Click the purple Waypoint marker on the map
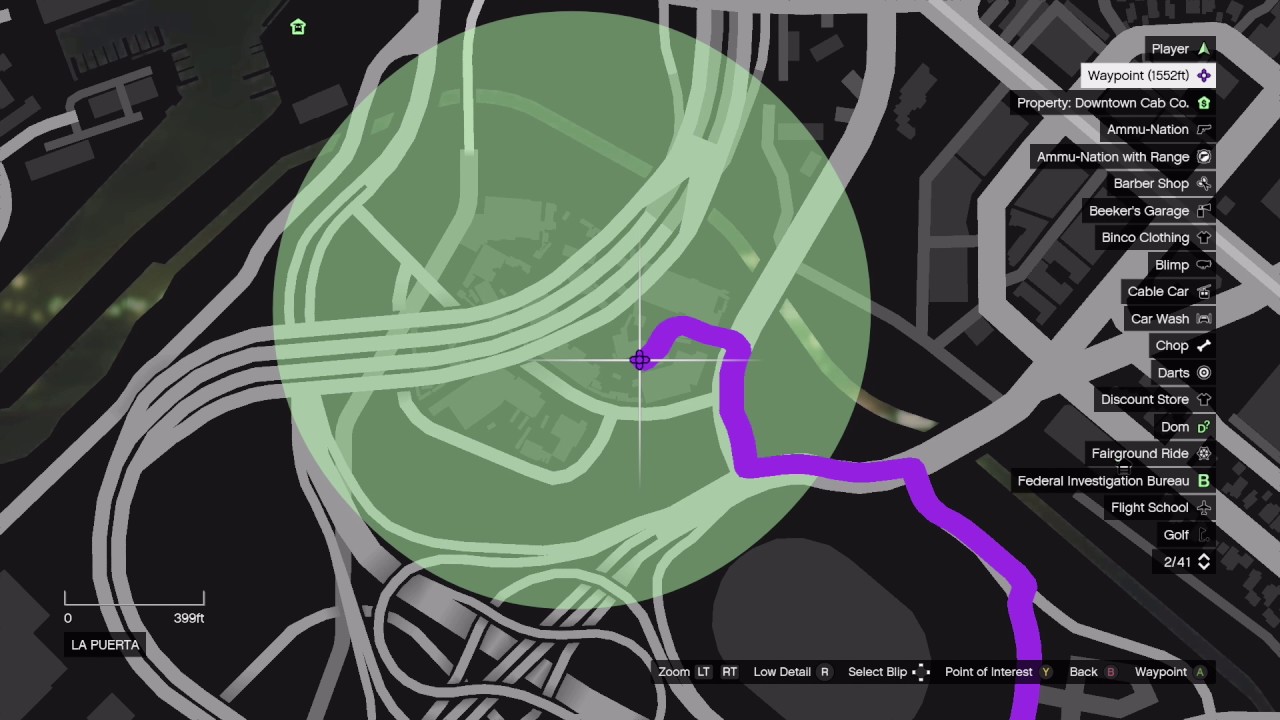 click(x=640, y=360)
